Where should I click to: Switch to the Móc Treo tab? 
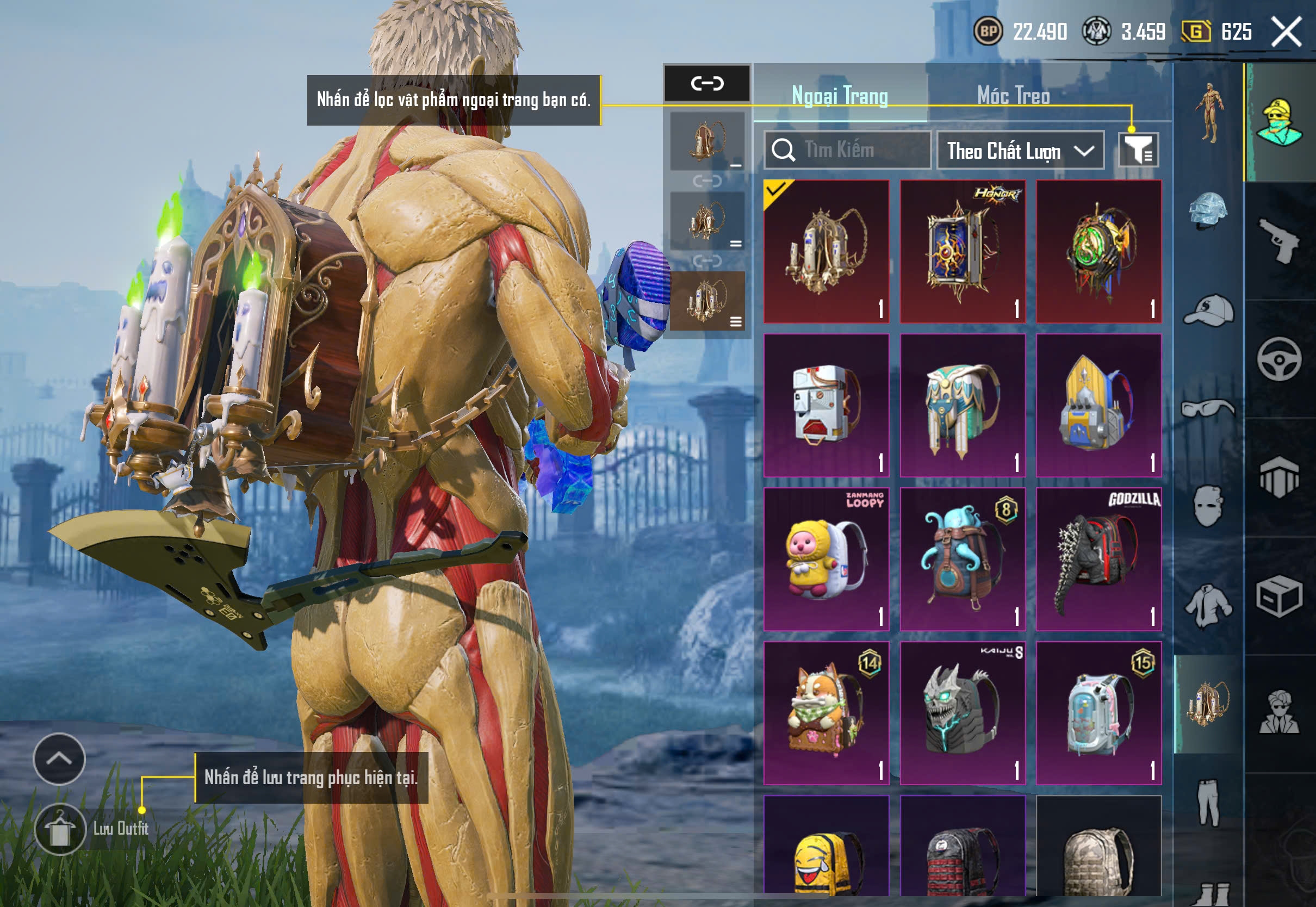[1013, 96]
